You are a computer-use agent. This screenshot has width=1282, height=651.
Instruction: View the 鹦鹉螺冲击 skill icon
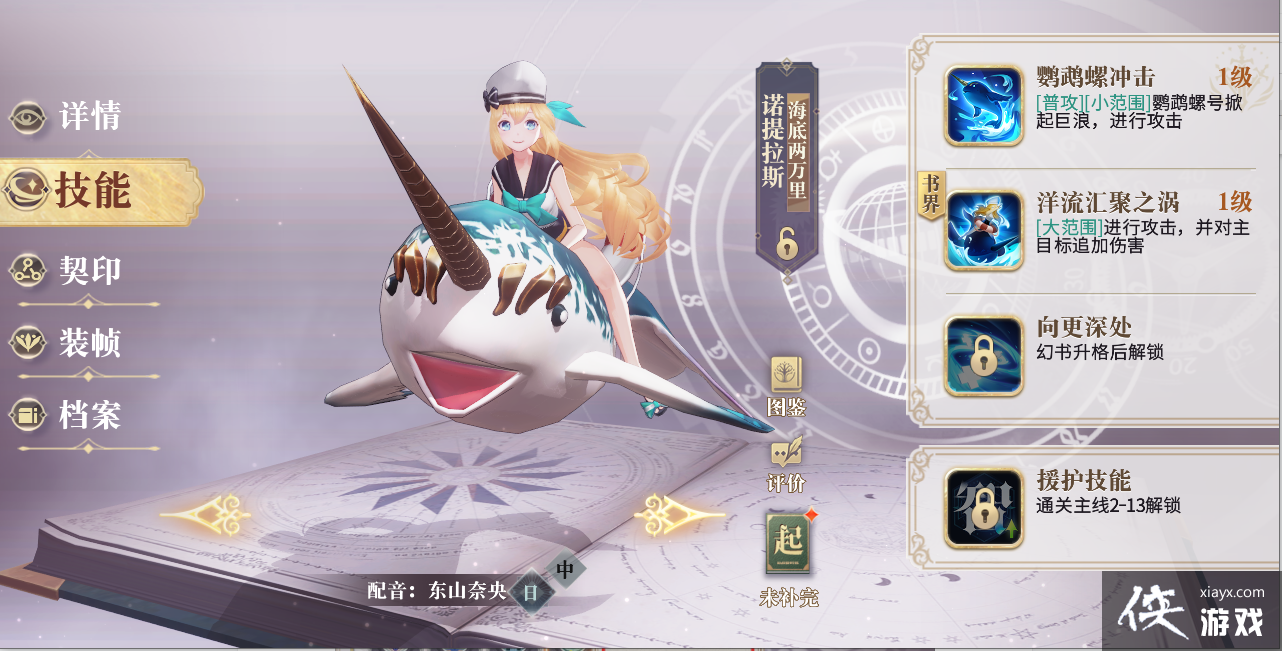tap(984, 106)
